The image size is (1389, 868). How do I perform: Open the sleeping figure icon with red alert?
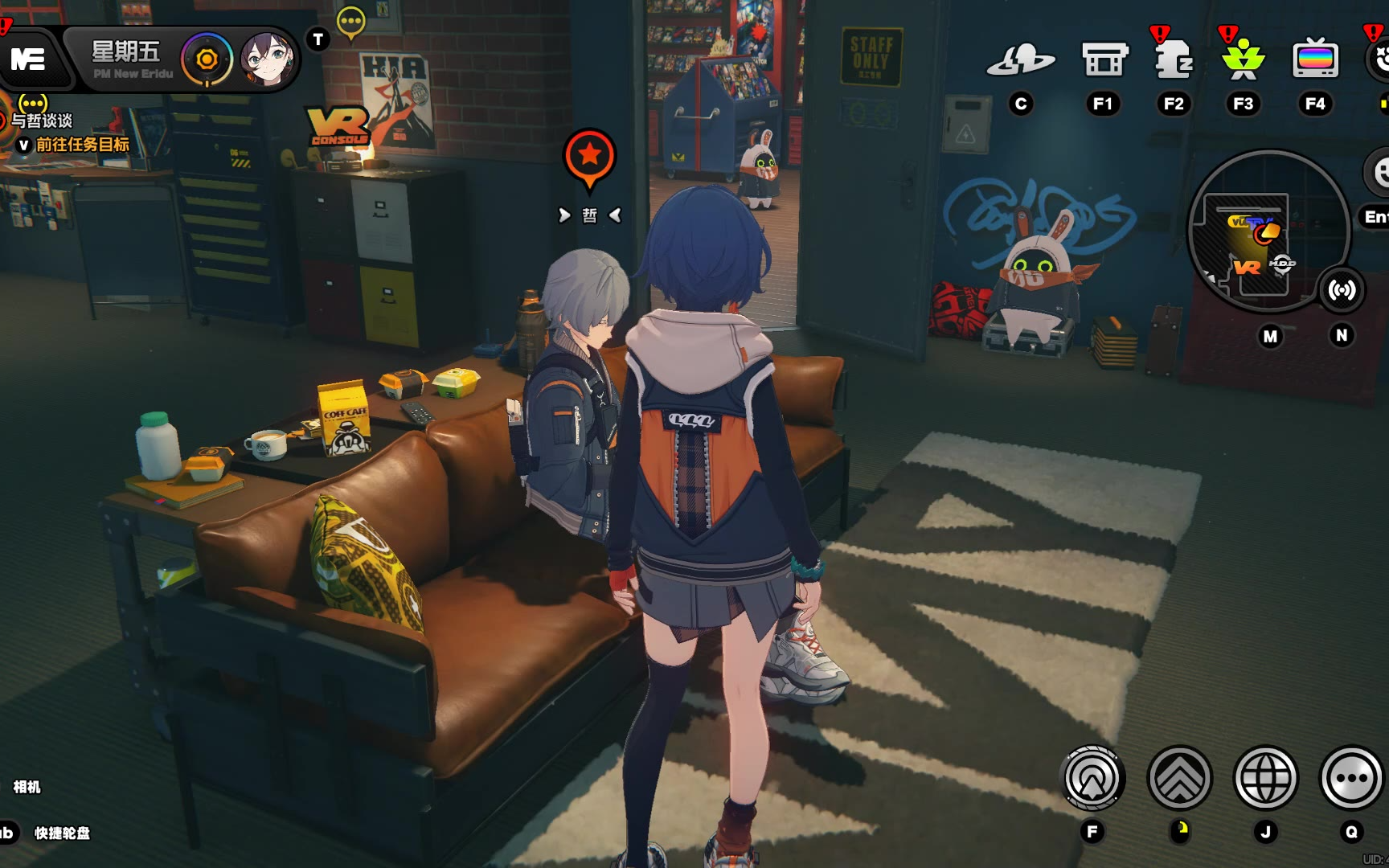point(1173,60)
